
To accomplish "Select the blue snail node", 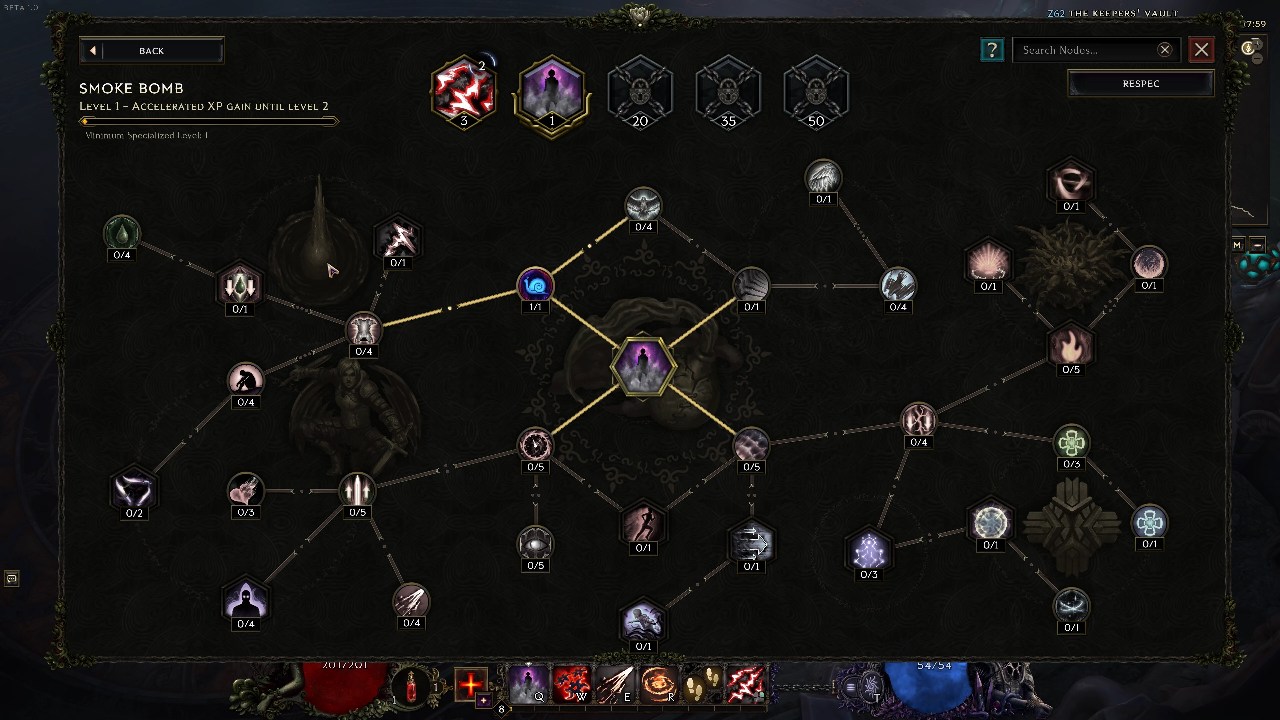I will pos(535,286).
